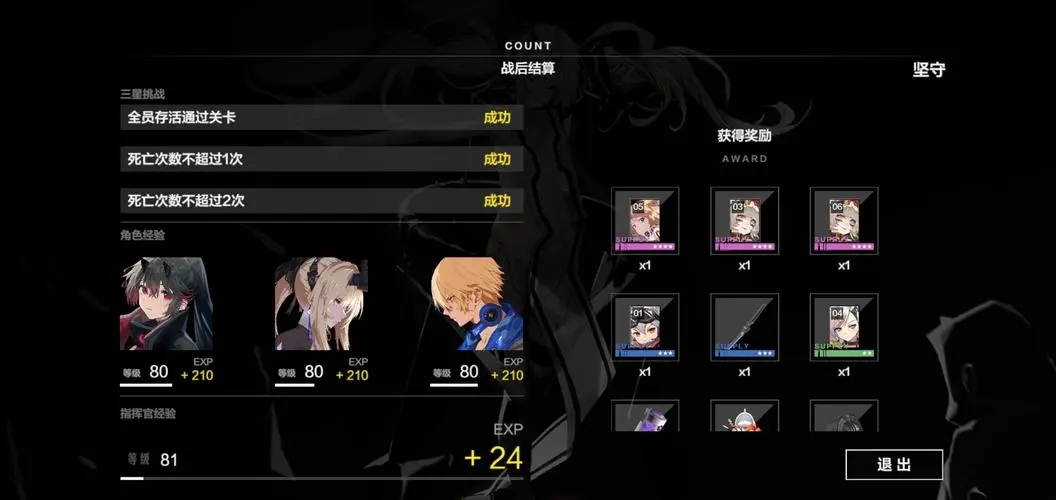This screenshot has height=500, width=1056.
Task: Click the blonde character with blue headphones
Action: coord(477,304)
